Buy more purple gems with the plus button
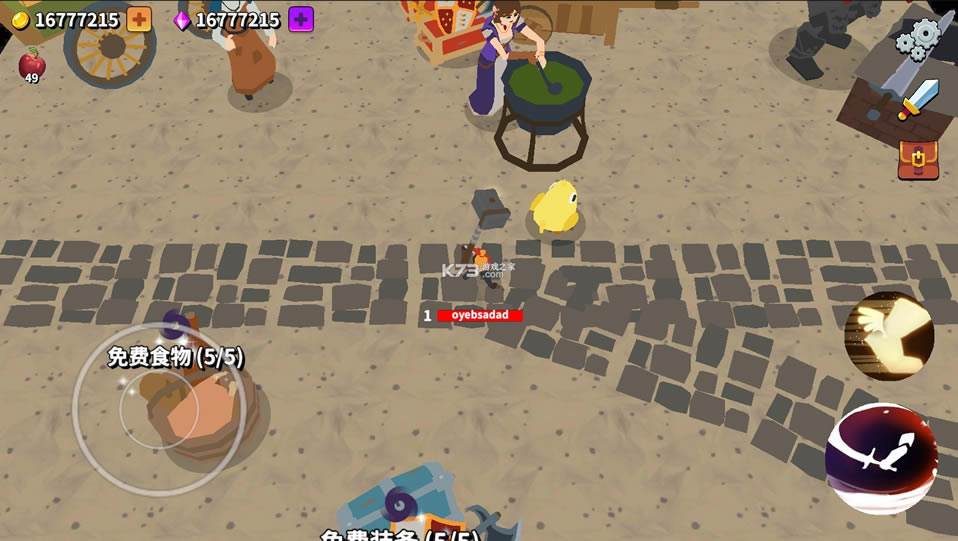 click(301, 19)
